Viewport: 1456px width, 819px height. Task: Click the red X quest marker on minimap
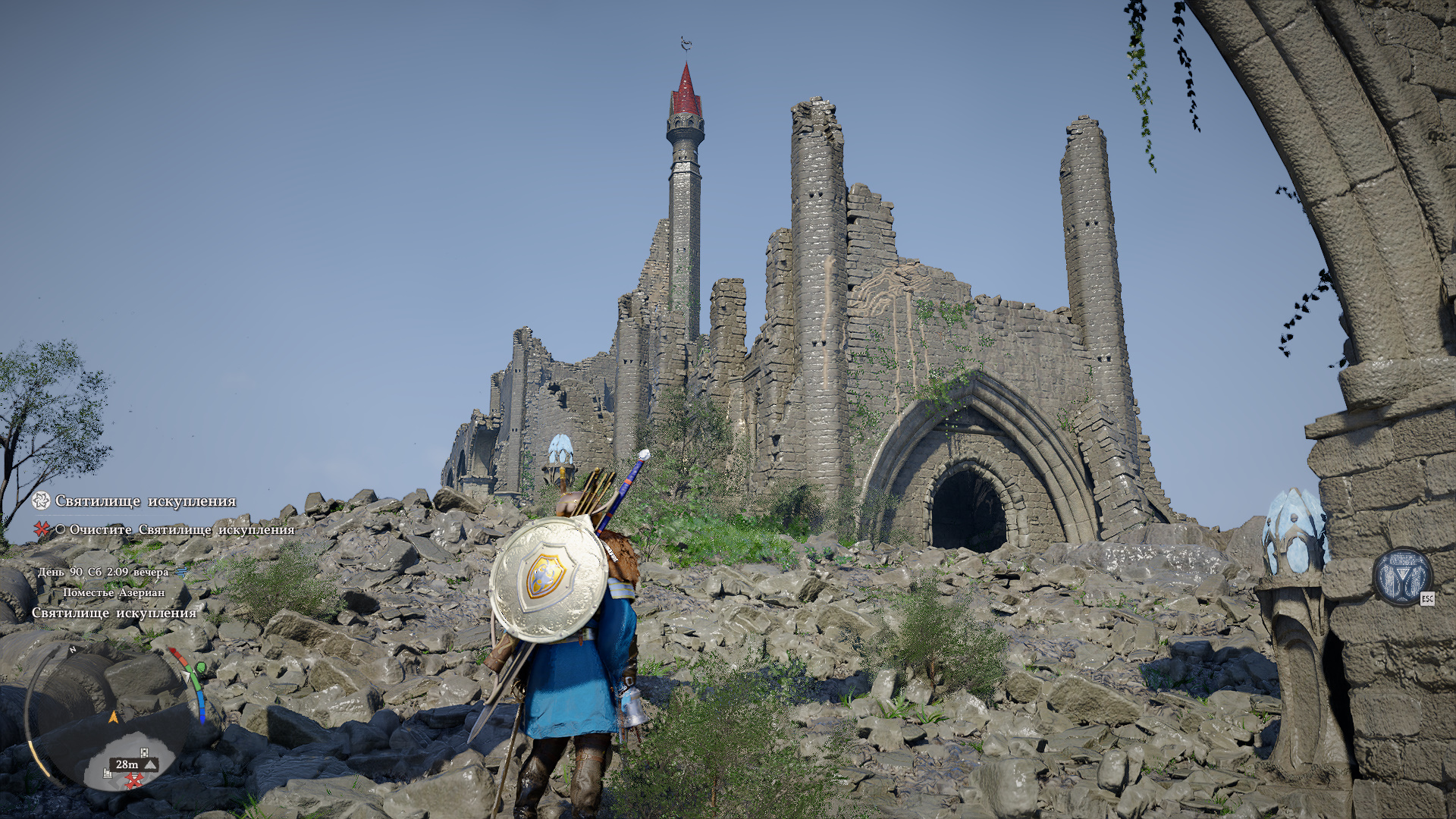pos(134,780)
